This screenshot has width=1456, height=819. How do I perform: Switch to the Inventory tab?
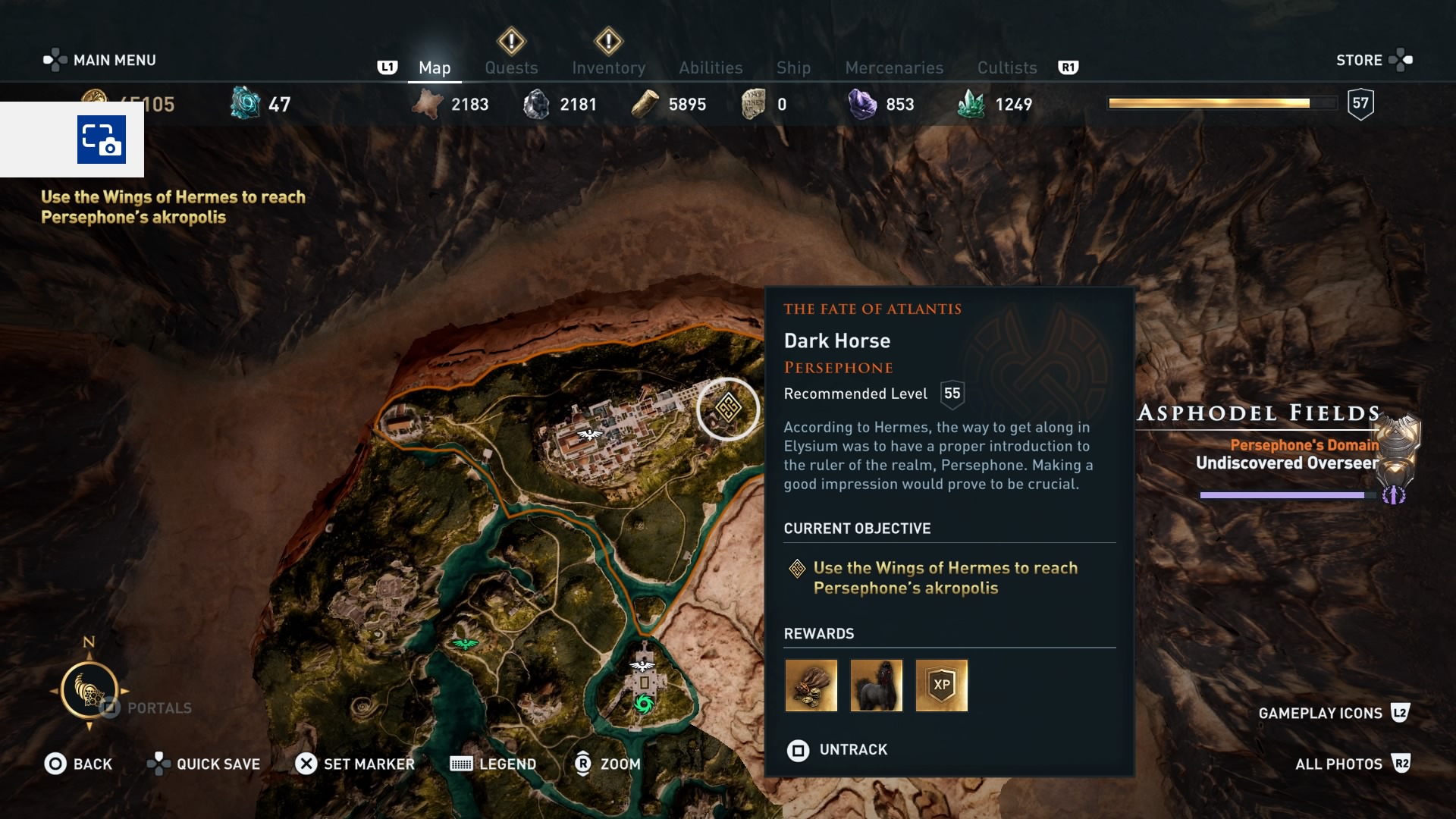pyautogui.click(x=609, y=67)
